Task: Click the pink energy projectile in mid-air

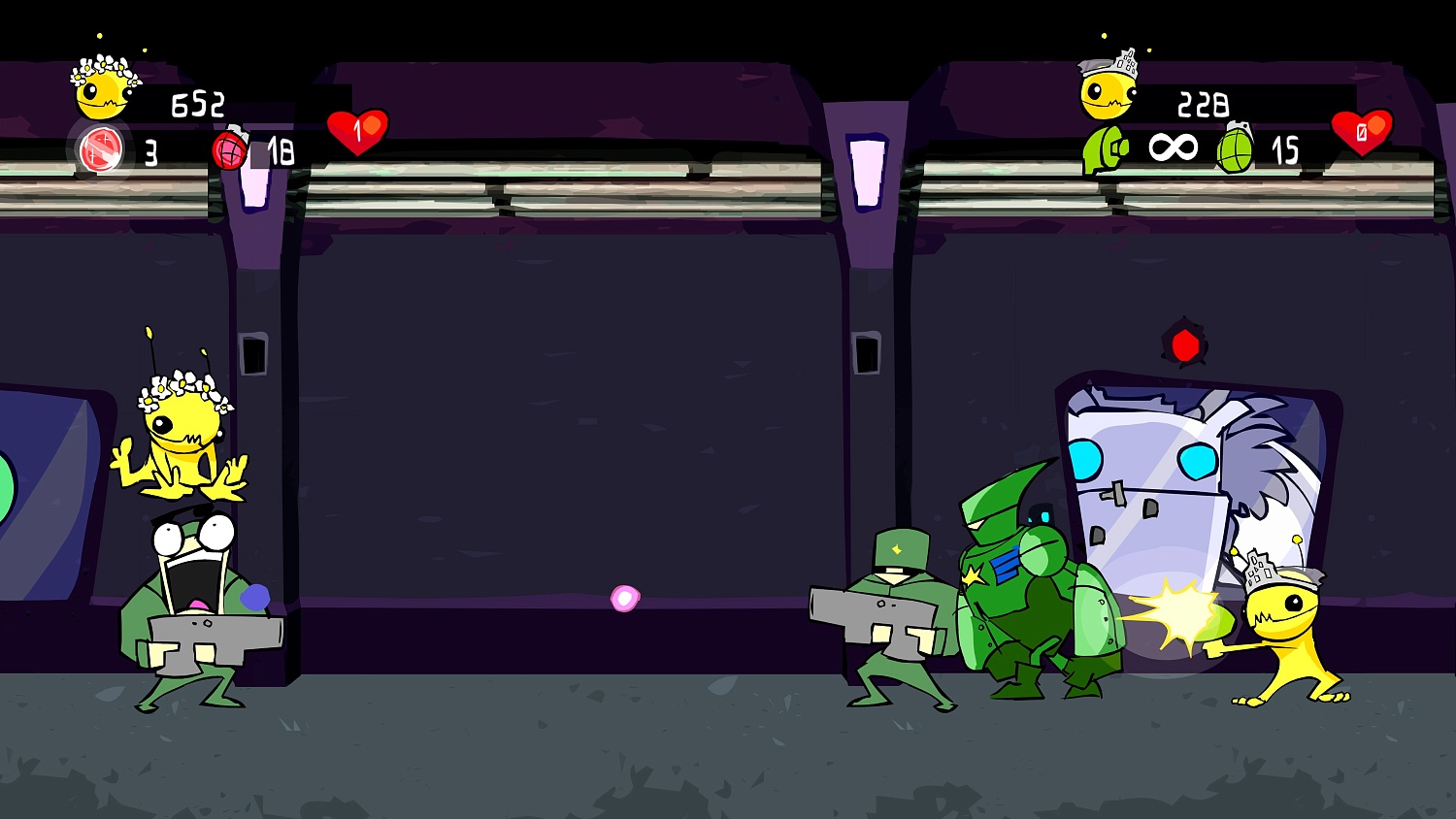Action: [624, 596]
